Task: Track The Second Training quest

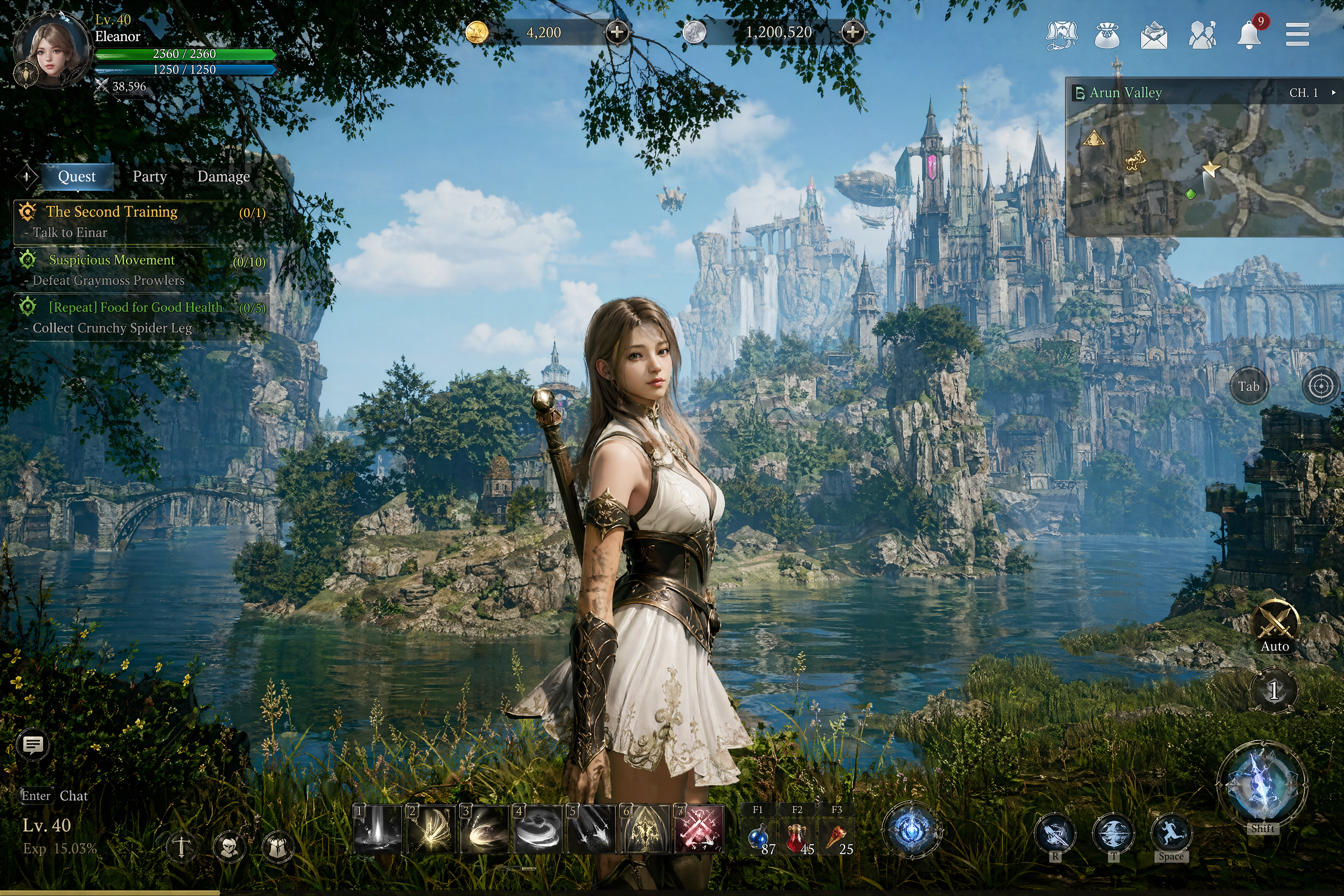Action: point(112,212)
